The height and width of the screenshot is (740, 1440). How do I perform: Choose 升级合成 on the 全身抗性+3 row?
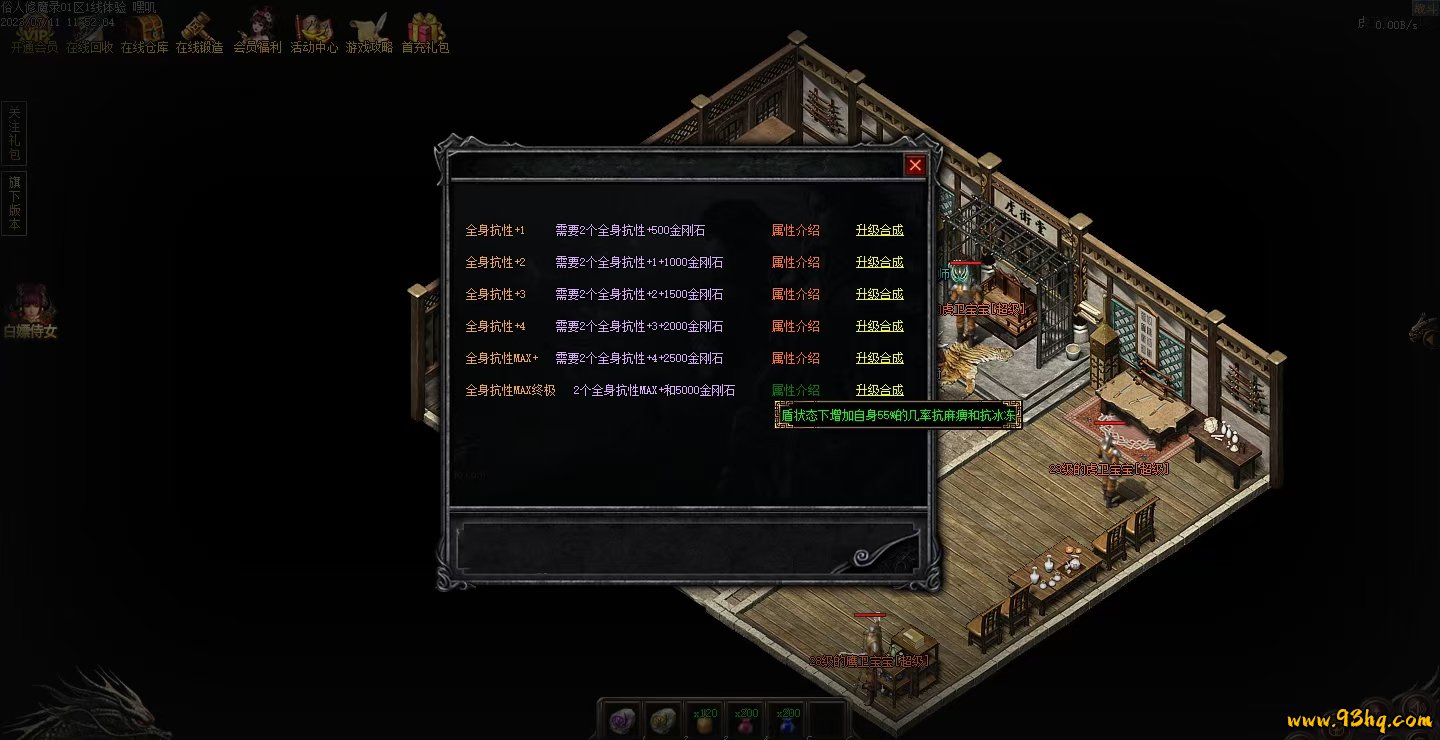point(879,294)
